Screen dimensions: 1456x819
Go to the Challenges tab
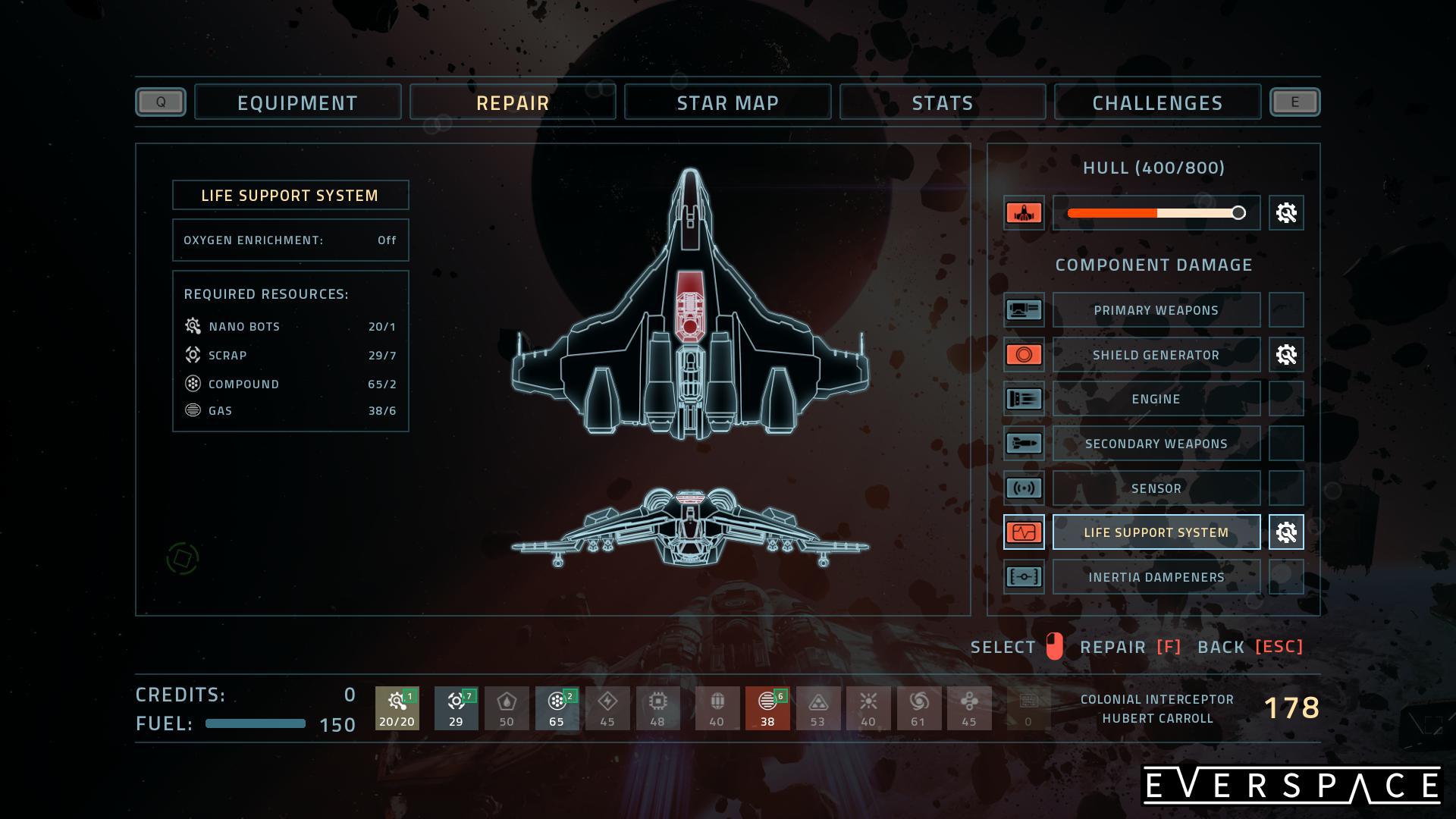click(x=1157, y=102)
